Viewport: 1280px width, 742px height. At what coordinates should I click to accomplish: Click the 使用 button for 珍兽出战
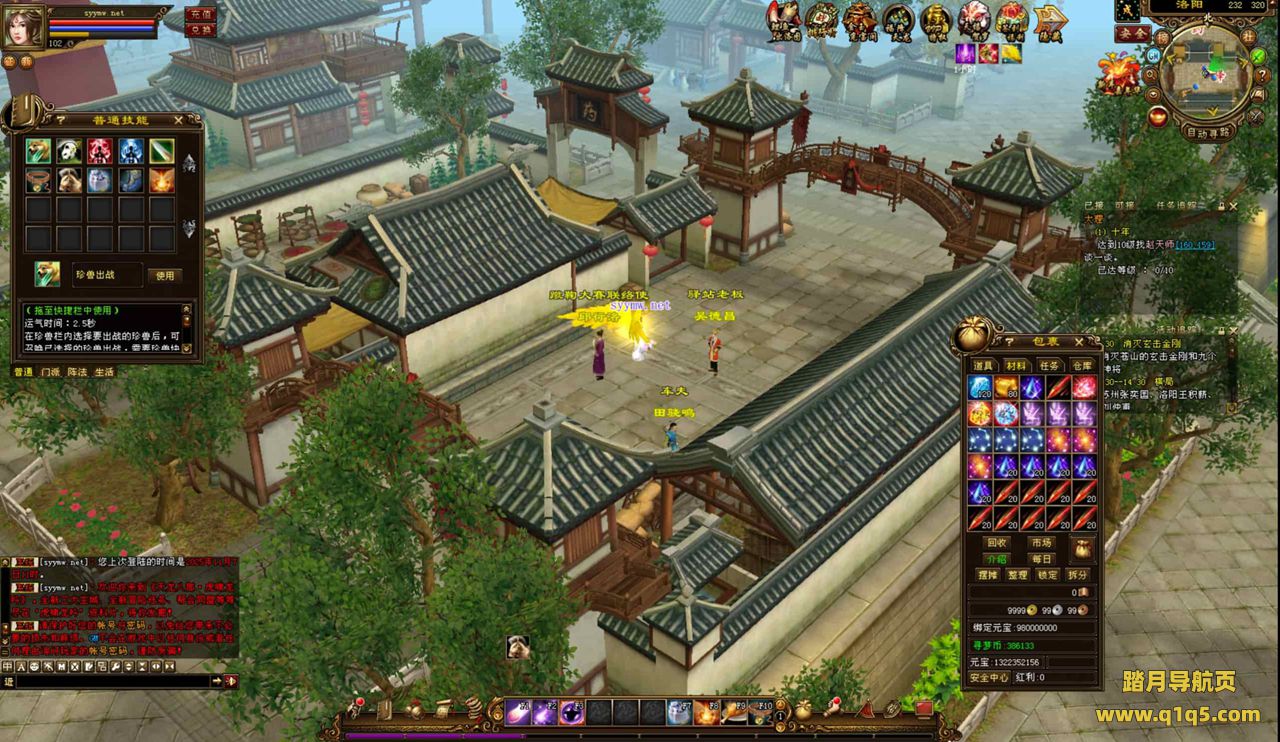165,275
